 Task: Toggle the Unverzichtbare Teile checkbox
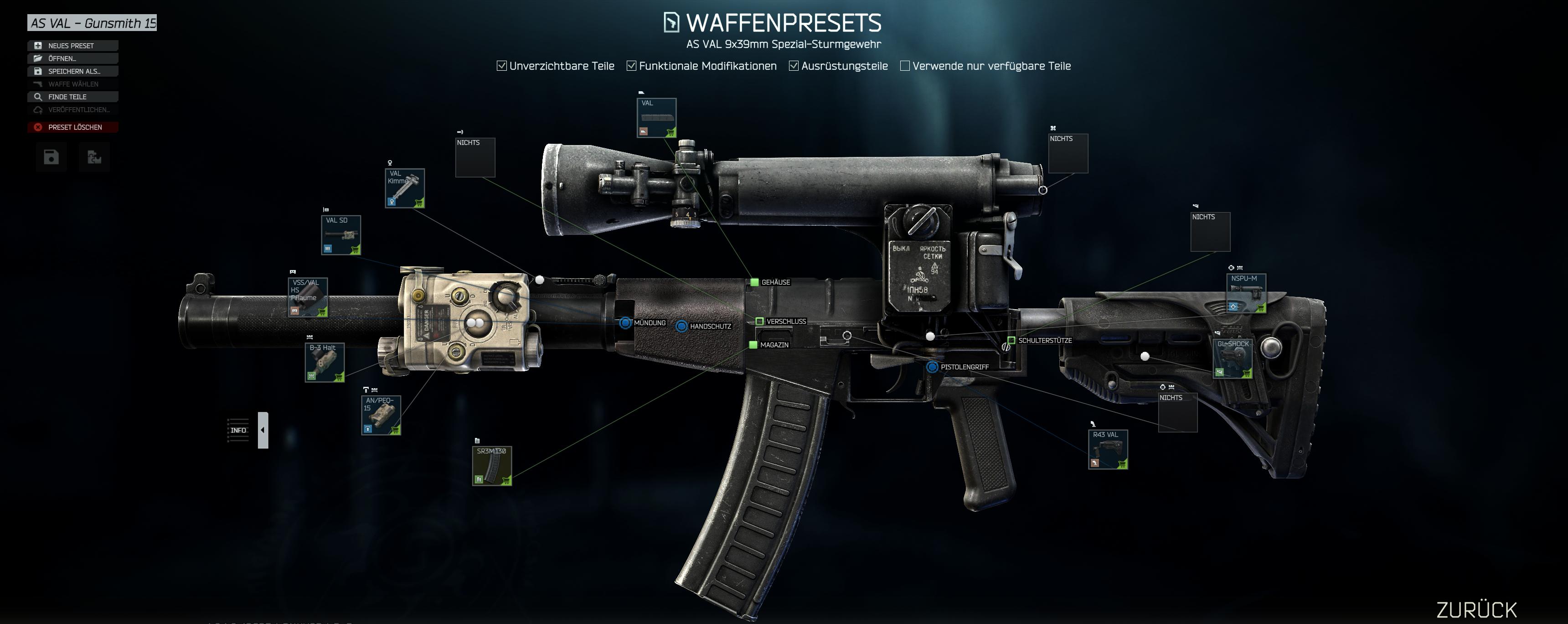pyautogui.click(x=501, y=66)
